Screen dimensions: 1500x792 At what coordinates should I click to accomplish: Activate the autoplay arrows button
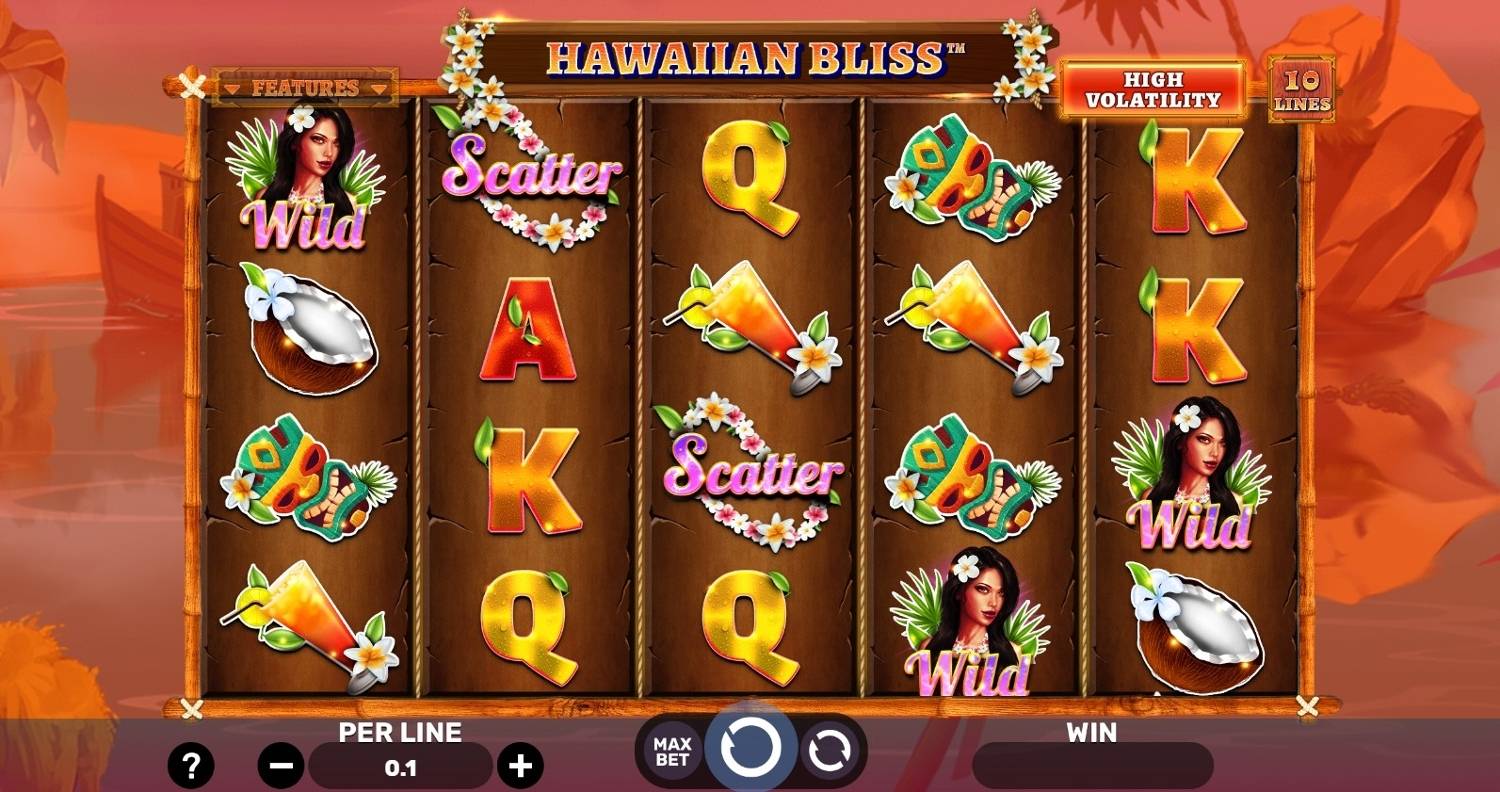[828, 750]
